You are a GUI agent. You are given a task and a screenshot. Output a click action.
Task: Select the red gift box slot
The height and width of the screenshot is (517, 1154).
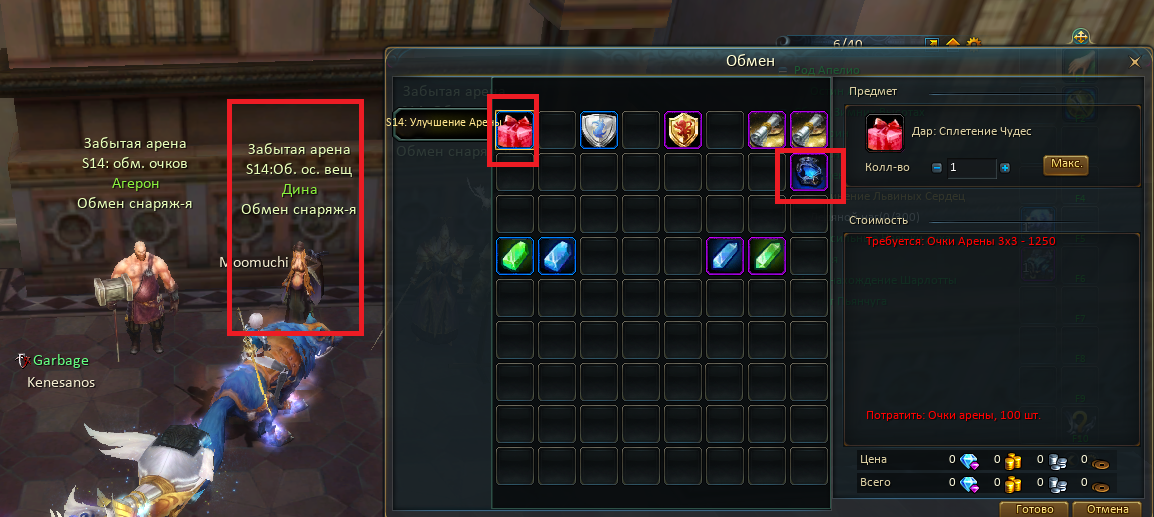[515, 129]
